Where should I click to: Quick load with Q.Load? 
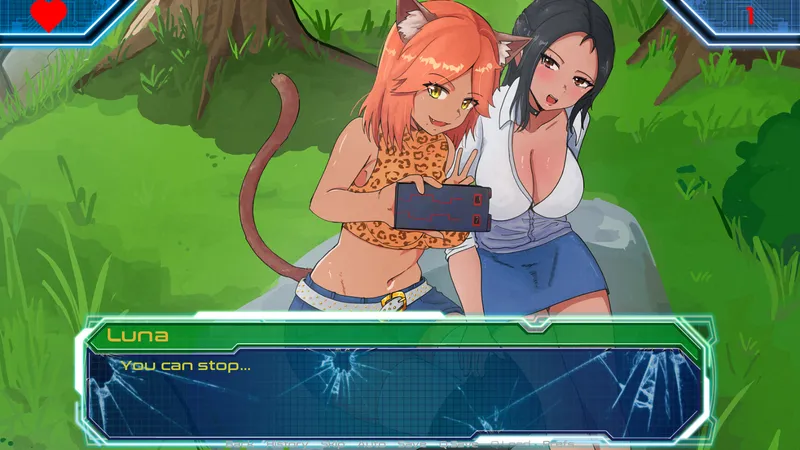click(x=509, y=442)
